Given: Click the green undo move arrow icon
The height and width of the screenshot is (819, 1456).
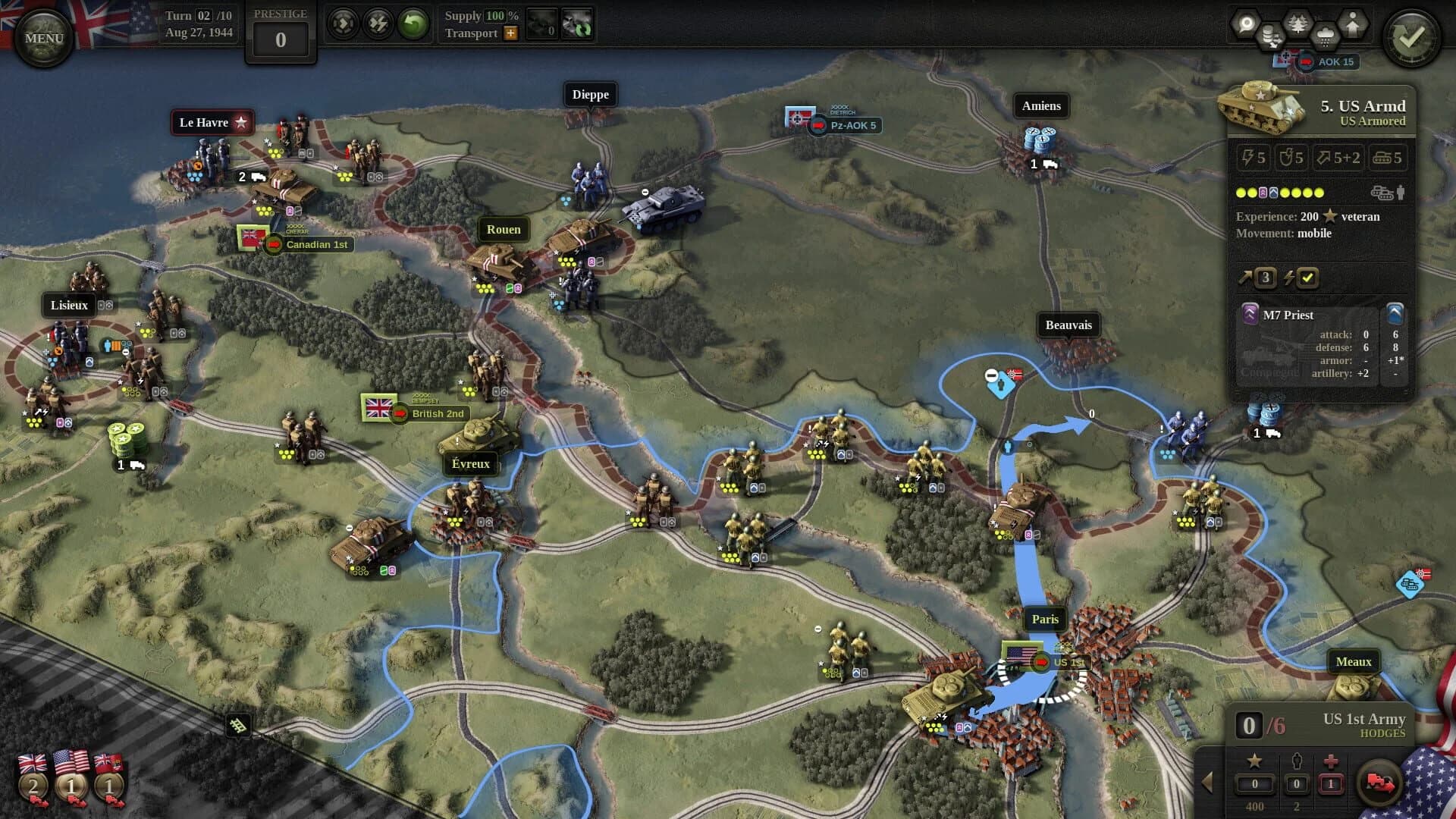Looking at the screenshot, I should click(412, 24).
